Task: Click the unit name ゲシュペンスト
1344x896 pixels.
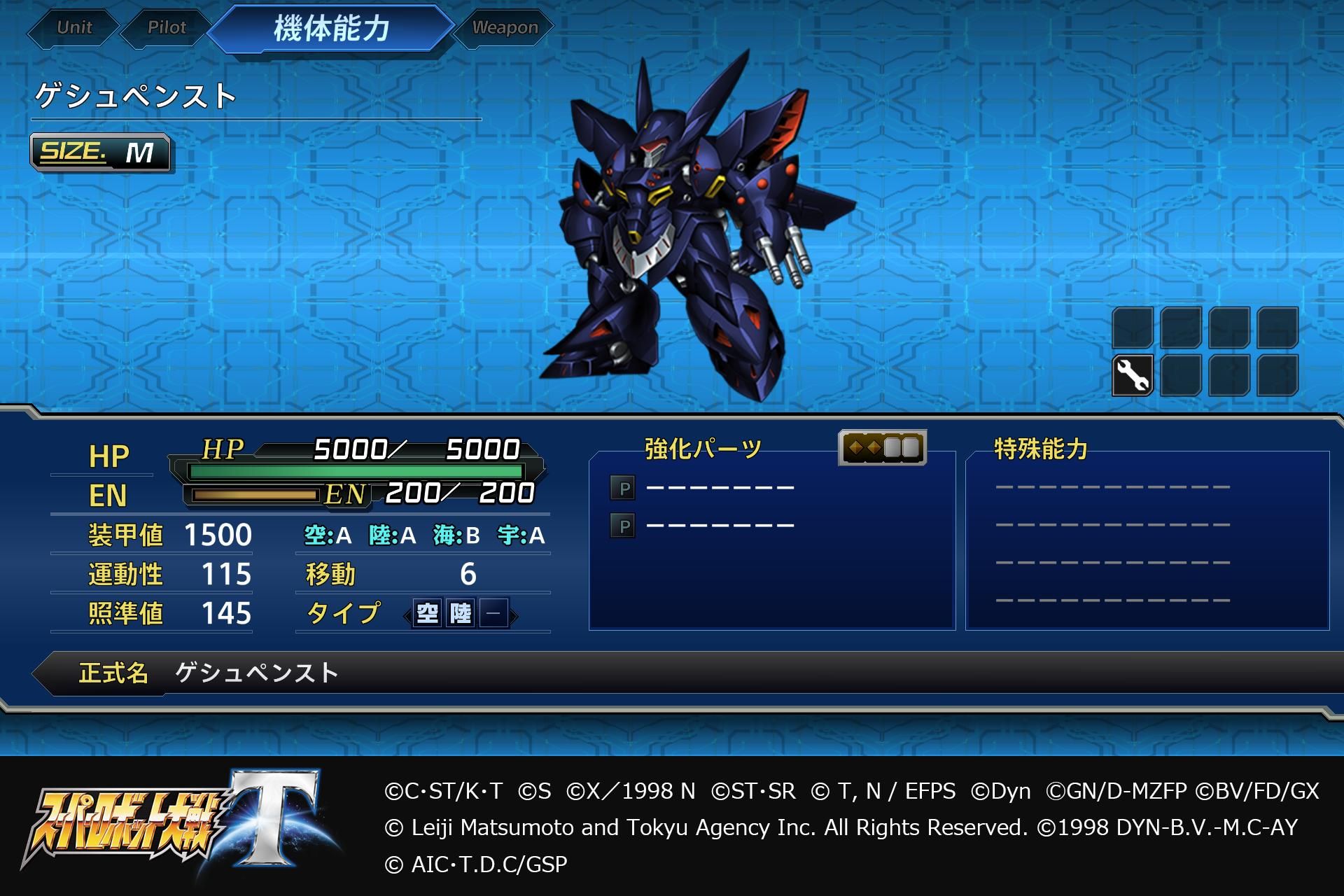Action: tap(133, 98)
